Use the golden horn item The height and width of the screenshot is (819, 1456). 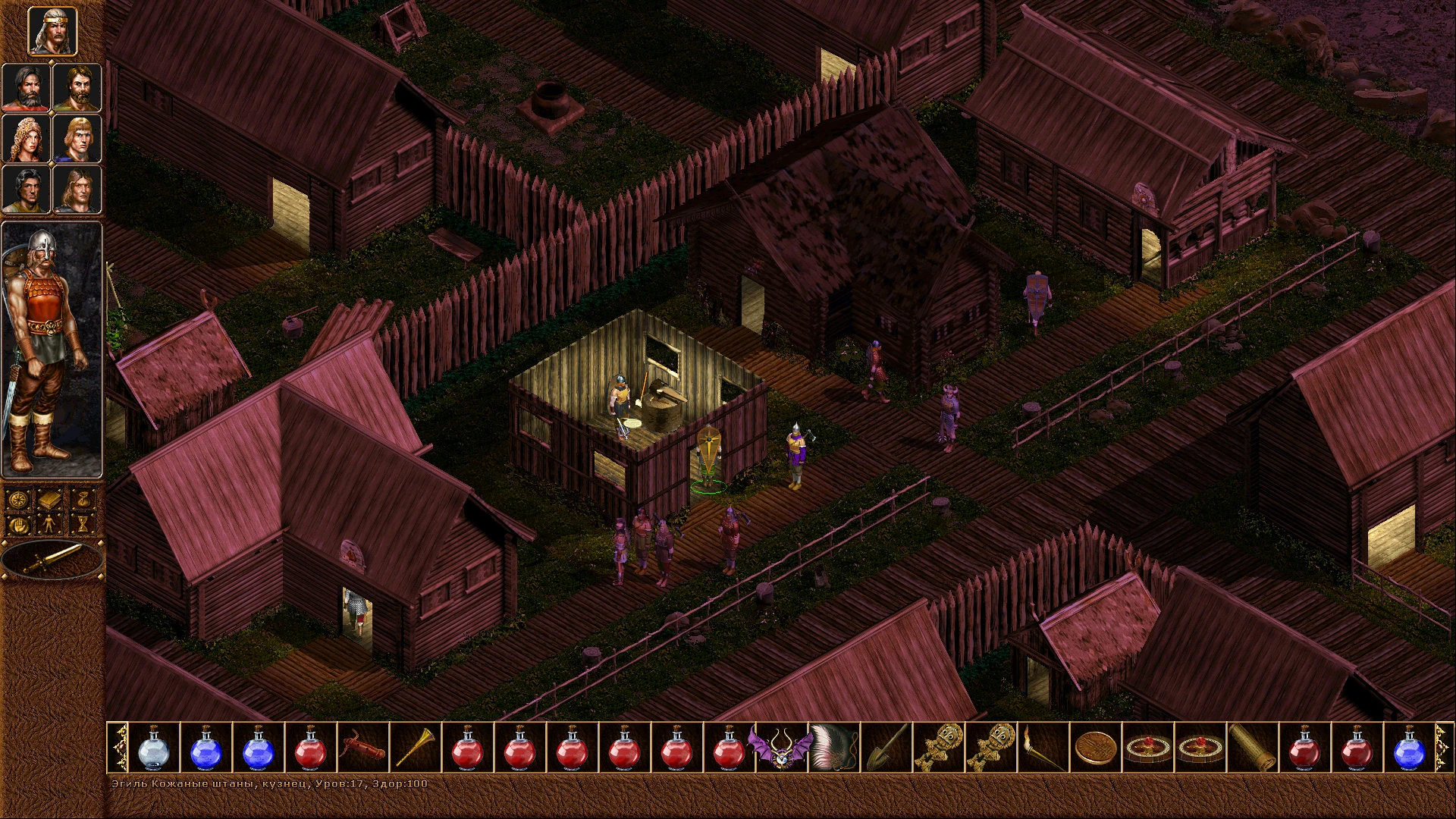pos(416,747)
